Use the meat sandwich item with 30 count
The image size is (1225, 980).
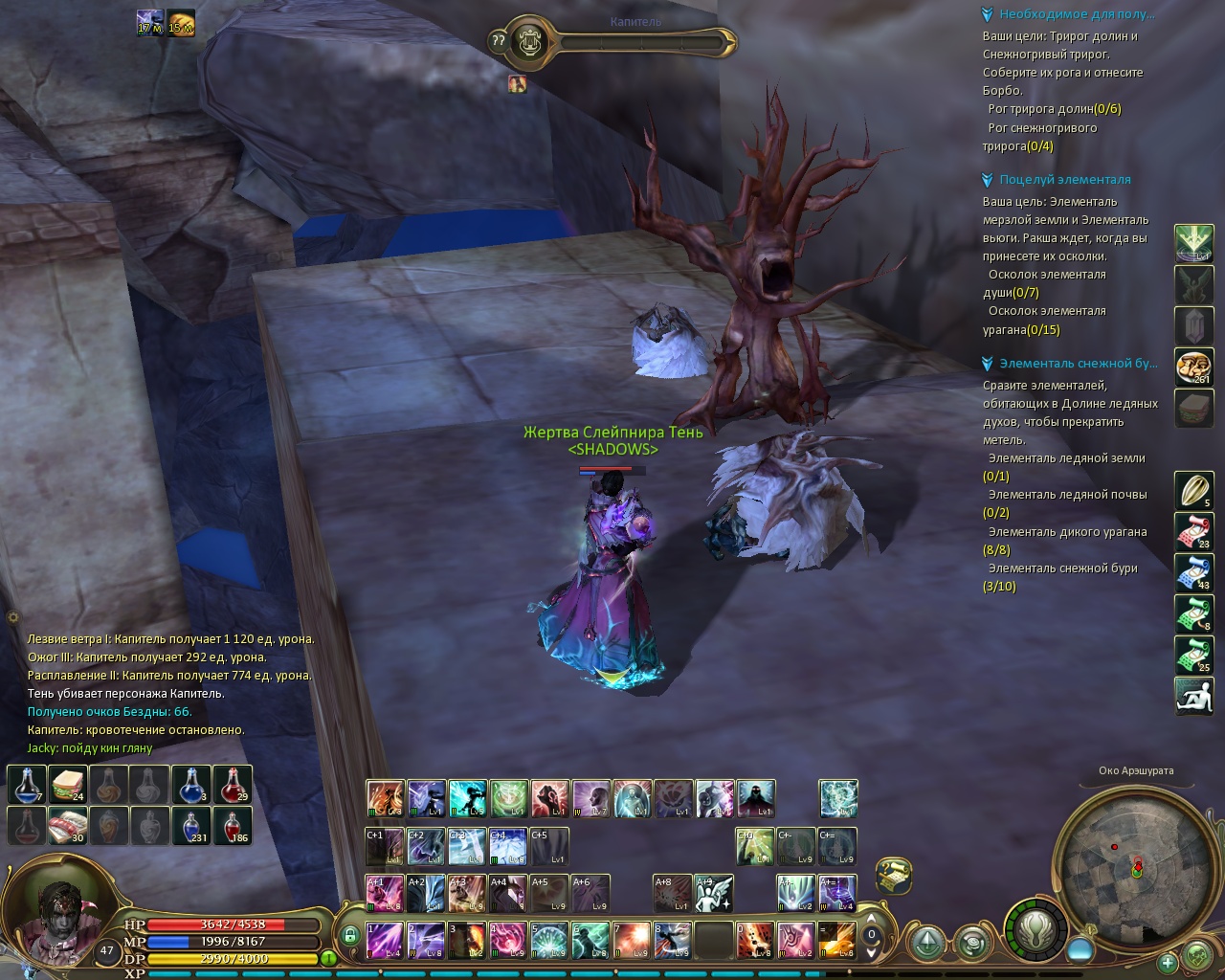[69, 826]
